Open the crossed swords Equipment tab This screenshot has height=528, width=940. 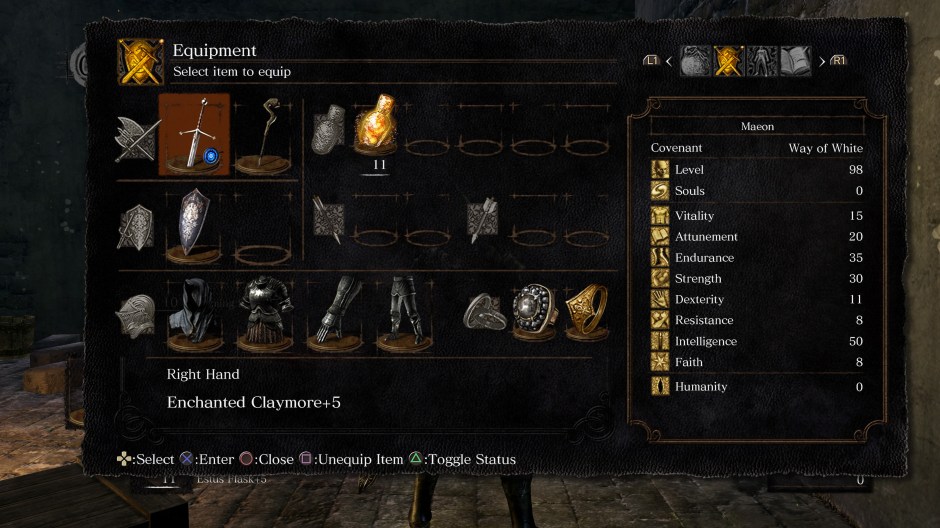click(x=729, y=62)
